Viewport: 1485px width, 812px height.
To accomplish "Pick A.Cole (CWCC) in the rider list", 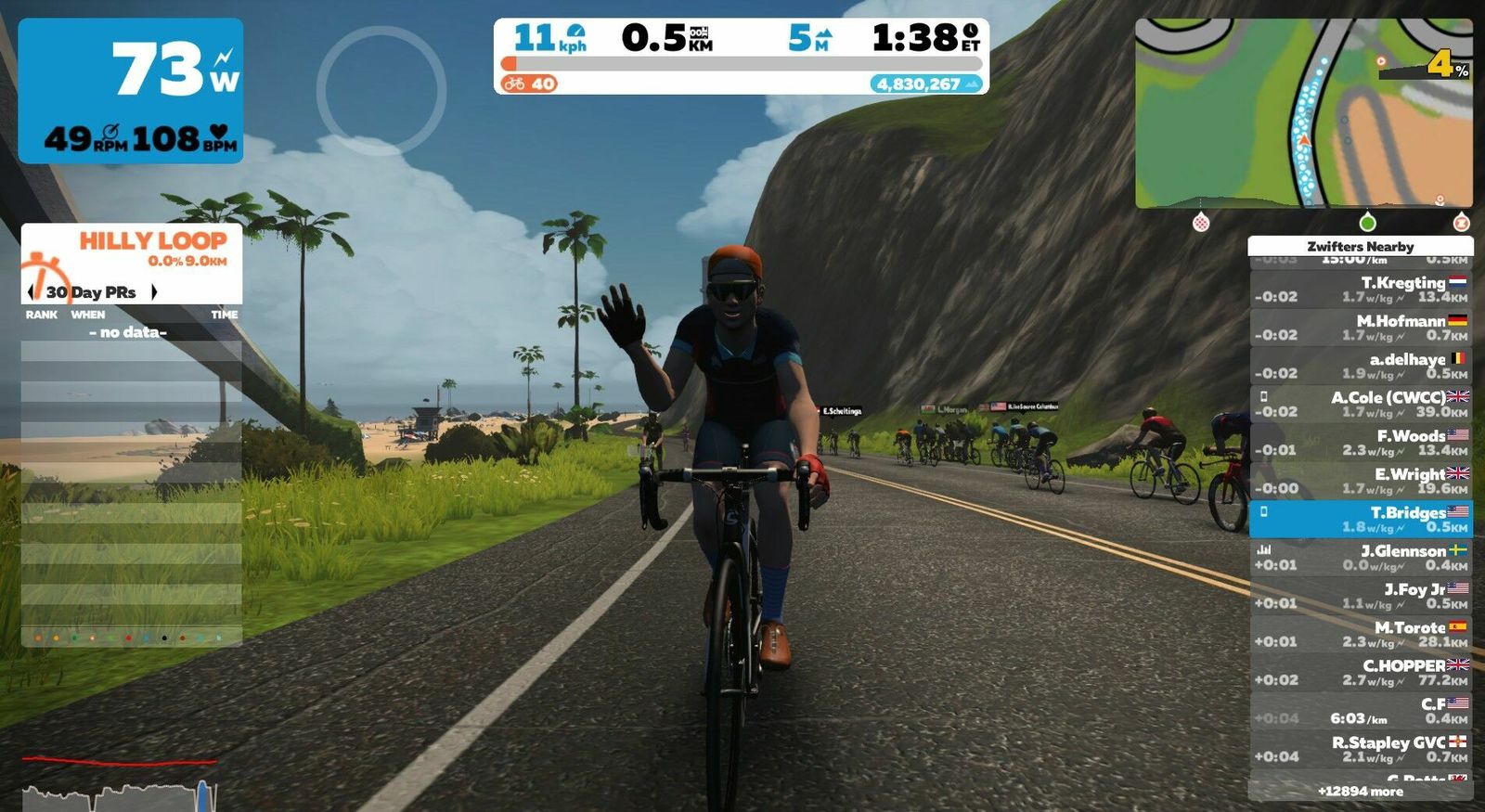I will (1361, 404).
